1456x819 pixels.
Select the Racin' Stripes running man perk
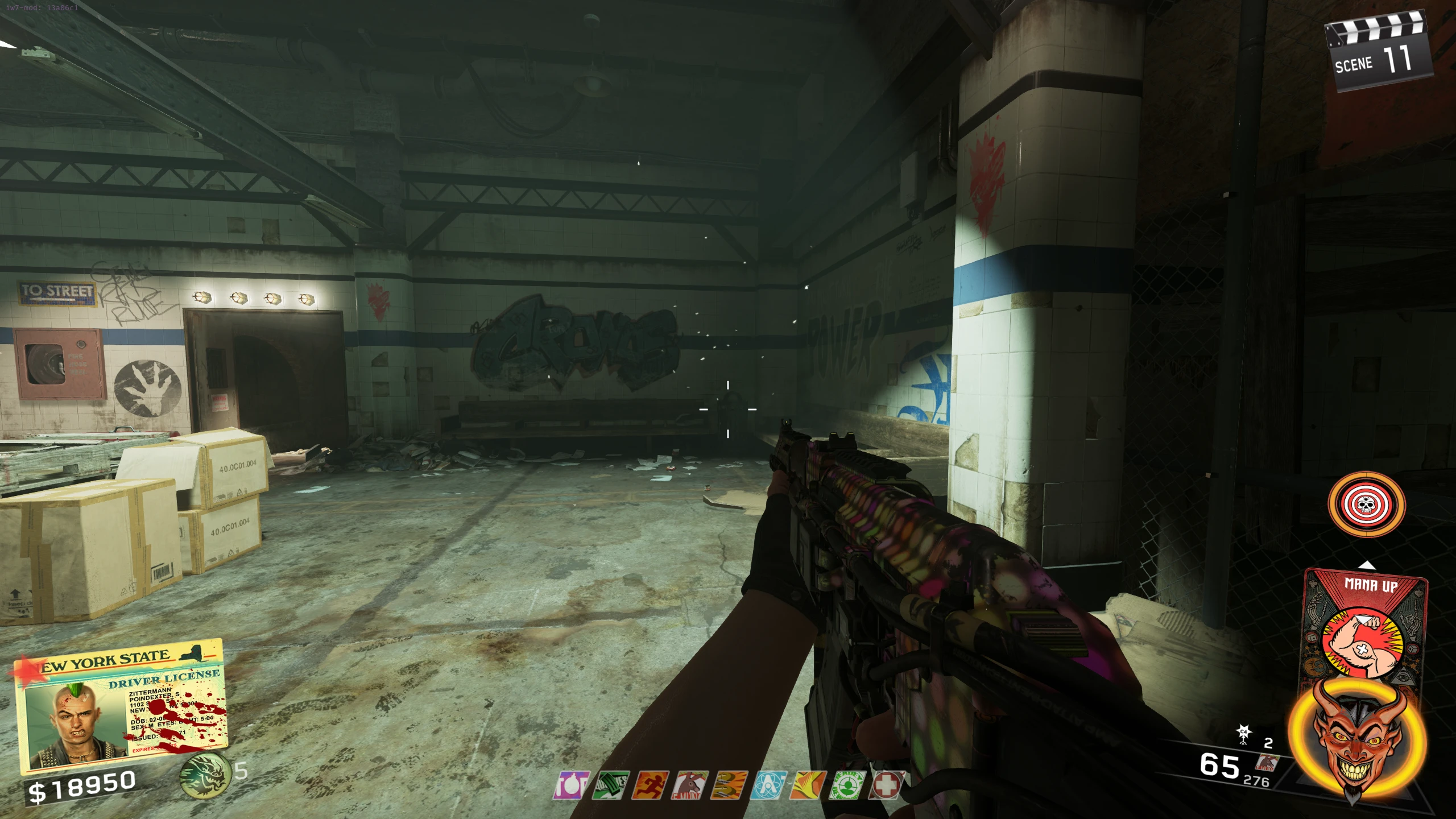coord(650,785)
